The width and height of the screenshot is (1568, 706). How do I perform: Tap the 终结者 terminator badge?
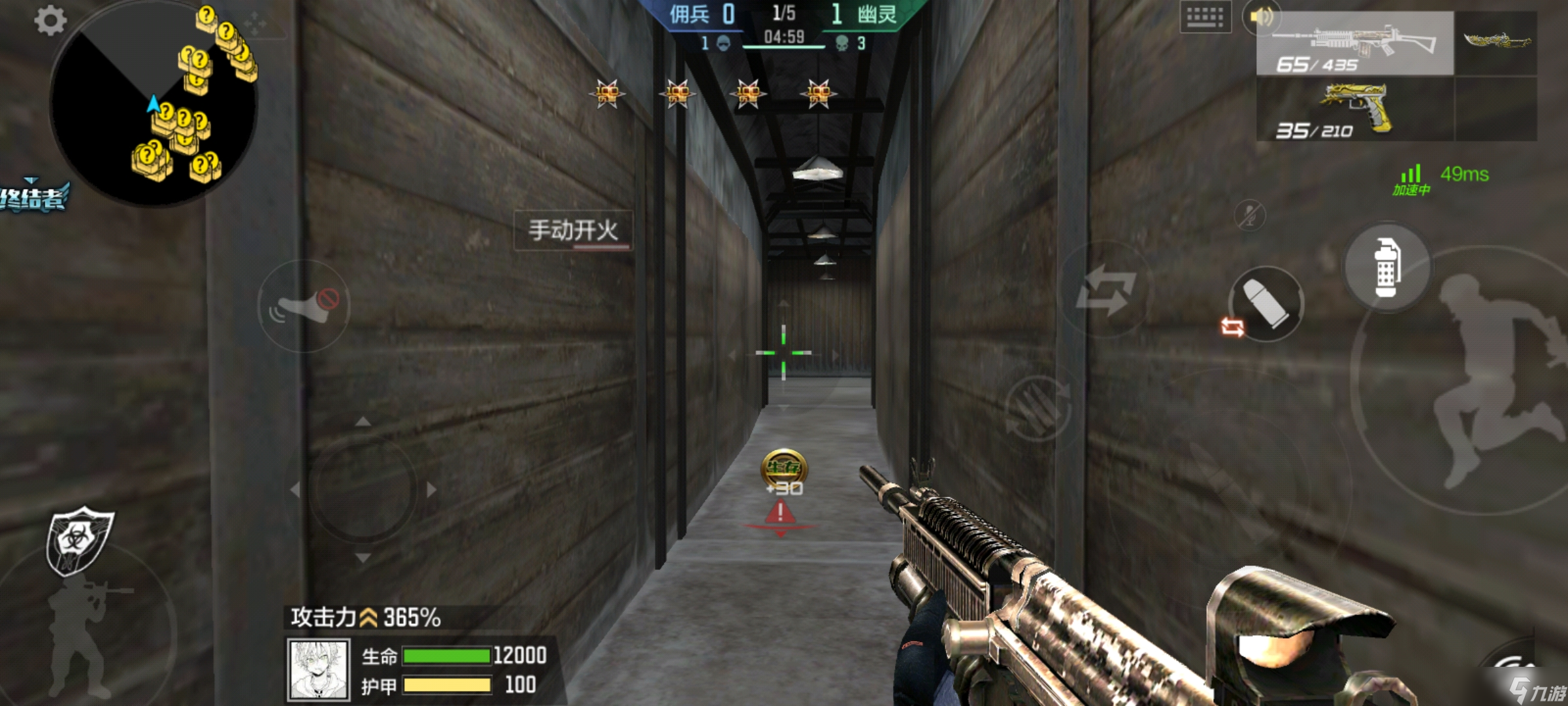pyautogui.click(x=33, y=197)
